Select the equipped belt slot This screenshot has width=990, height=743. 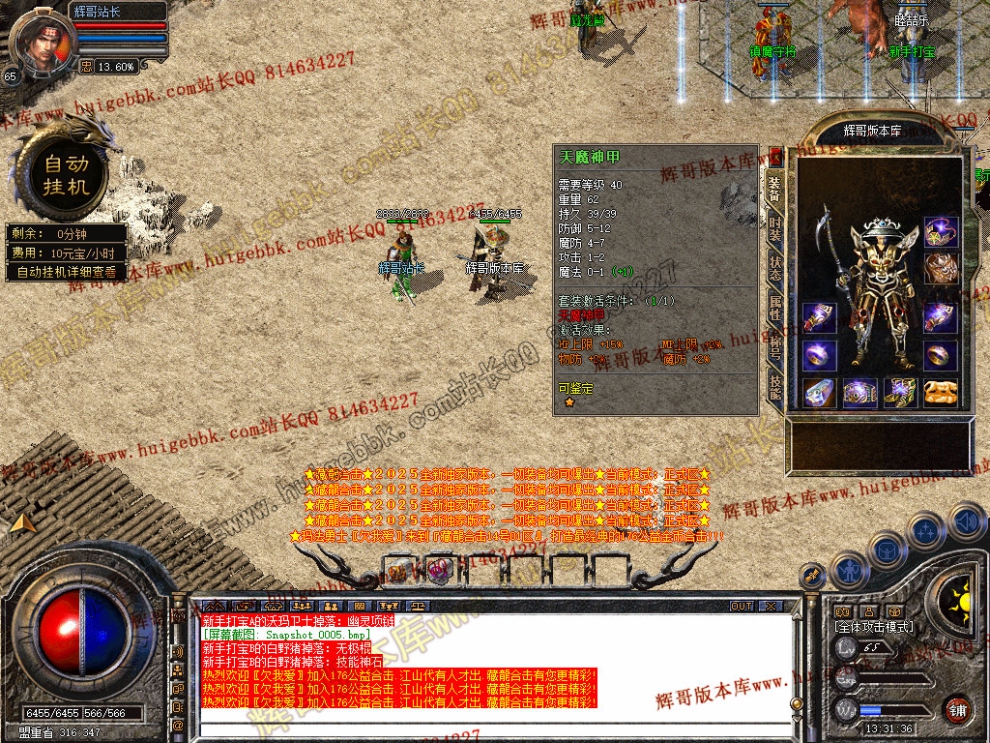[859, 392]
